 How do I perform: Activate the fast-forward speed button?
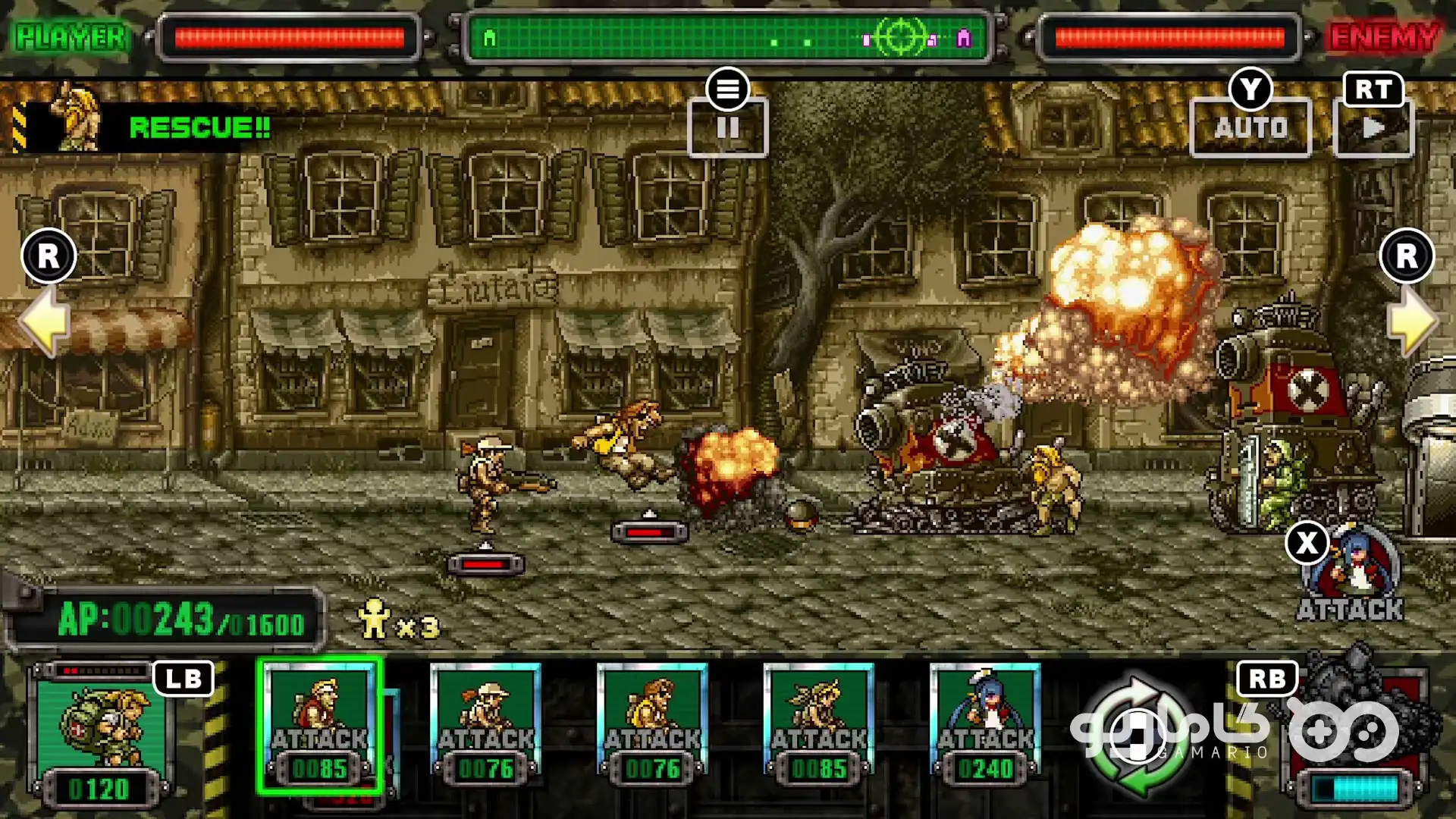[1373, 127]
